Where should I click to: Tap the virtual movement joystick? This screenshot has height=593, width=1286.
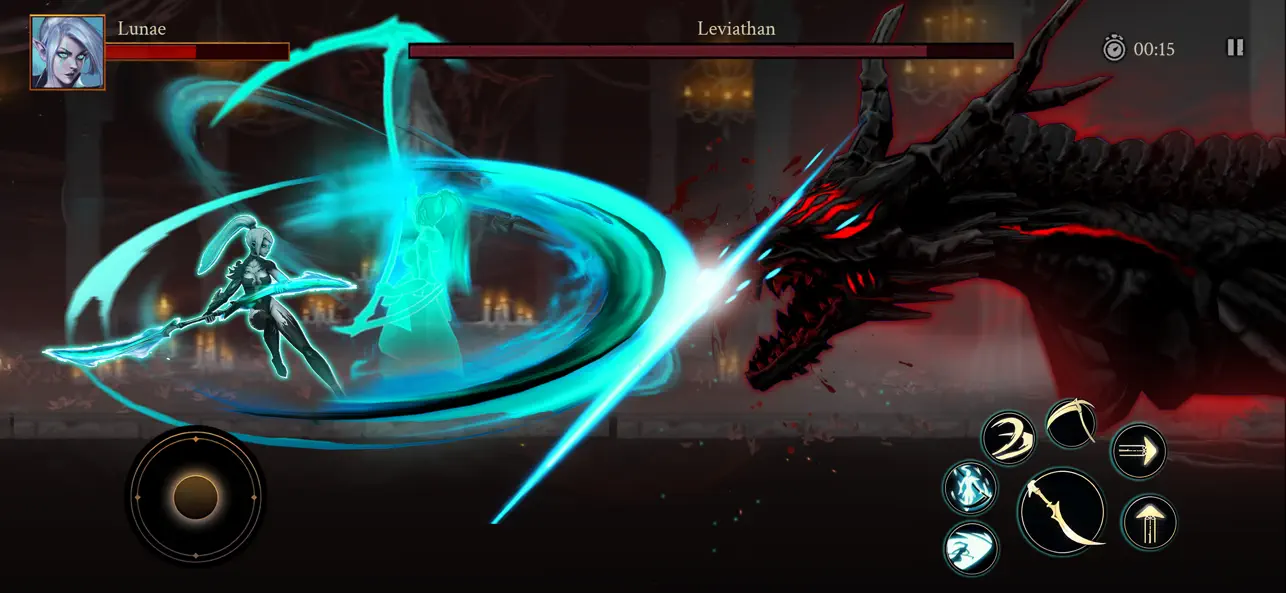(x=196, y=496)
